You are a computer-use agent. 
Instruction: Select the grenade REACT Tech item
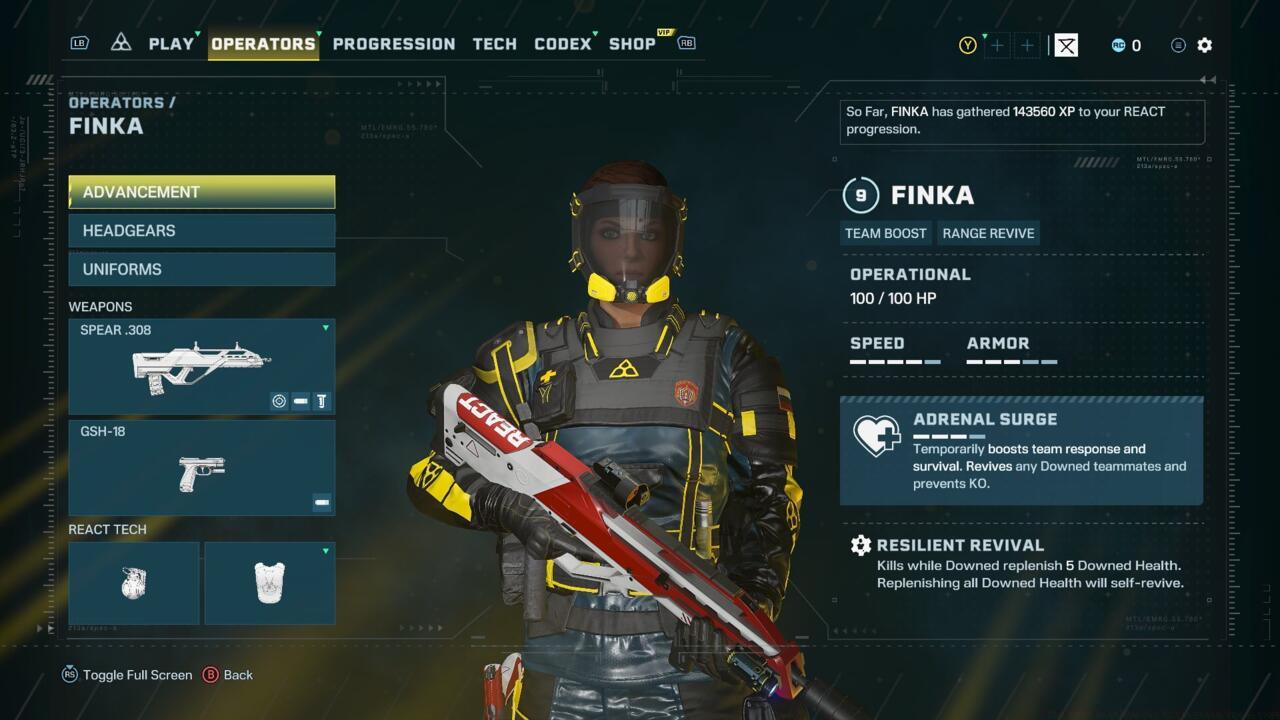[133, 582]
